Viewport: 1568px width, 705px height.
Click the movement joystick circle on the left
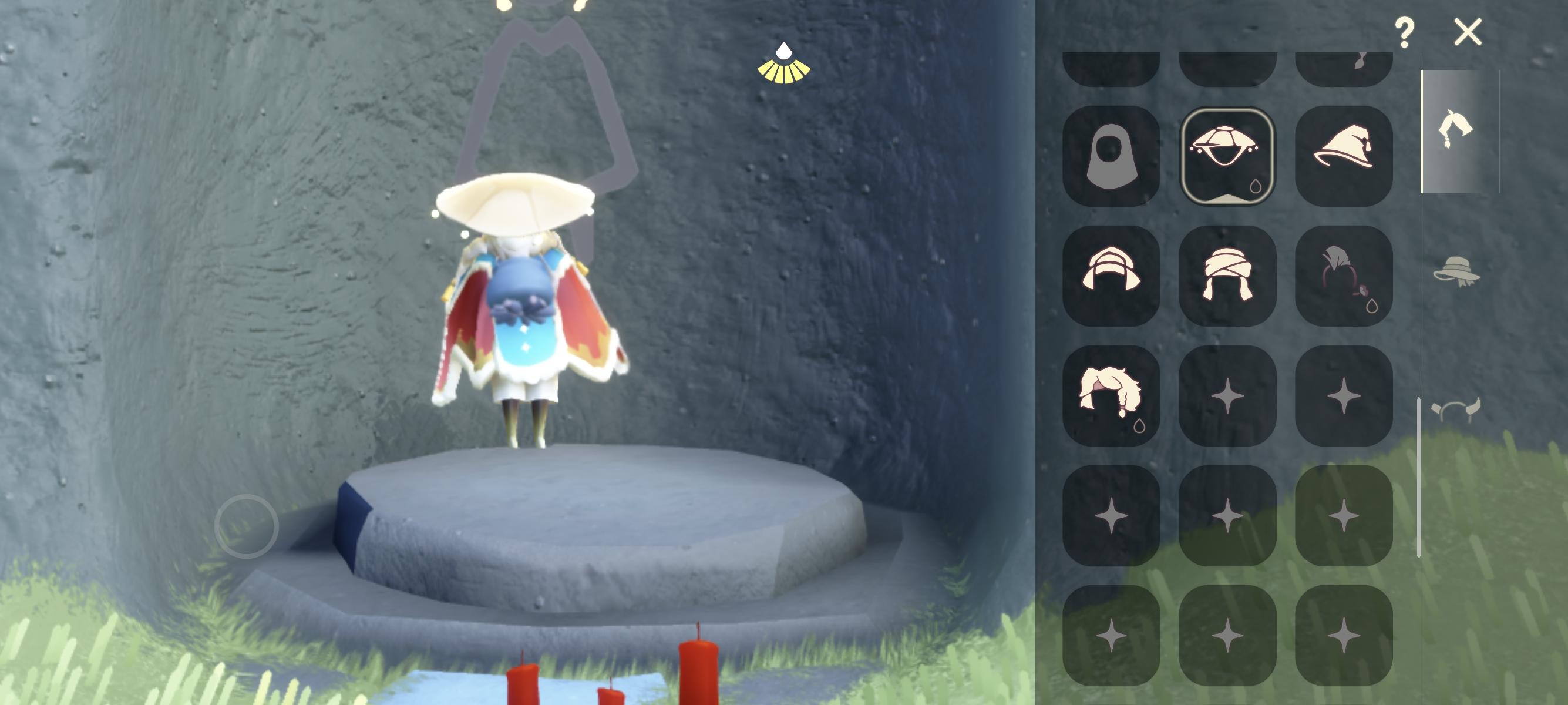pyautogui.click(x=247, y=525)
